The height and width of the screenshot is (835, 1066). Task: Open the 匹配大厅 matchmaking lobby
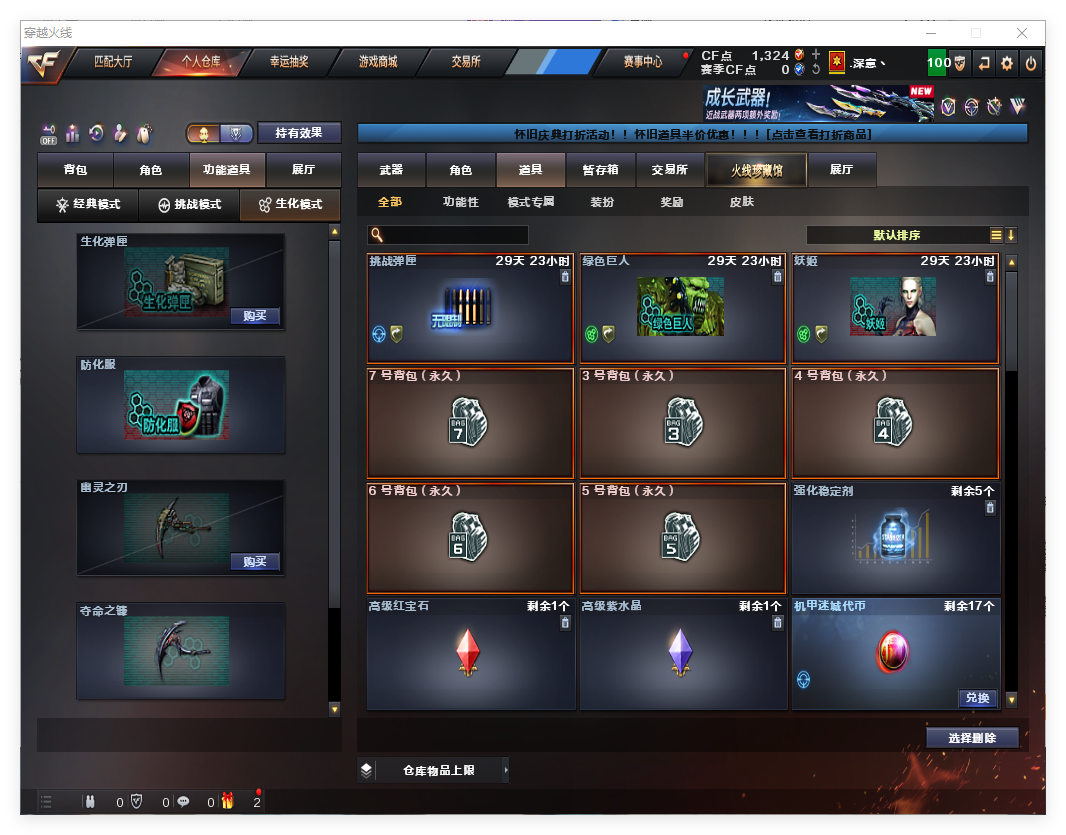[x=112, y=62]
